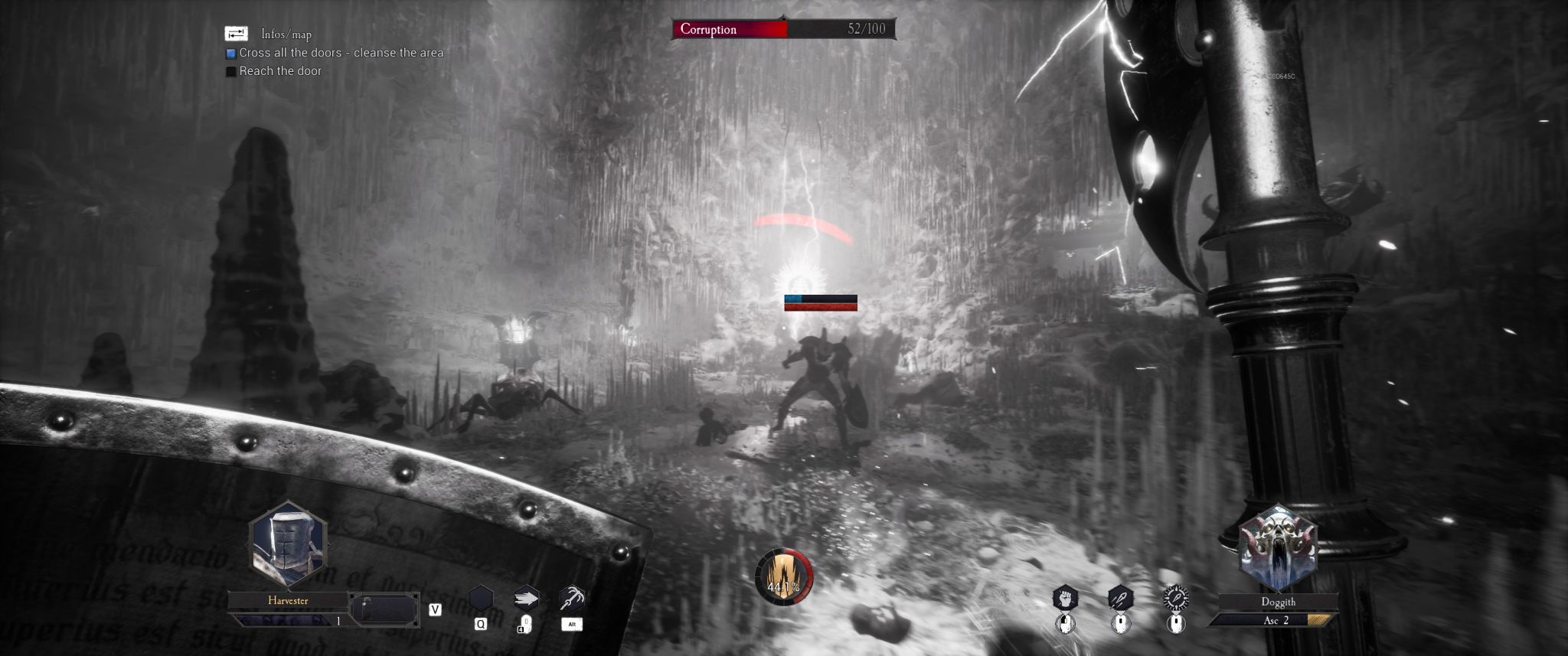
Task: Activate the grappling hook ability
Action: pyautogui.click(x=572, y=597)
